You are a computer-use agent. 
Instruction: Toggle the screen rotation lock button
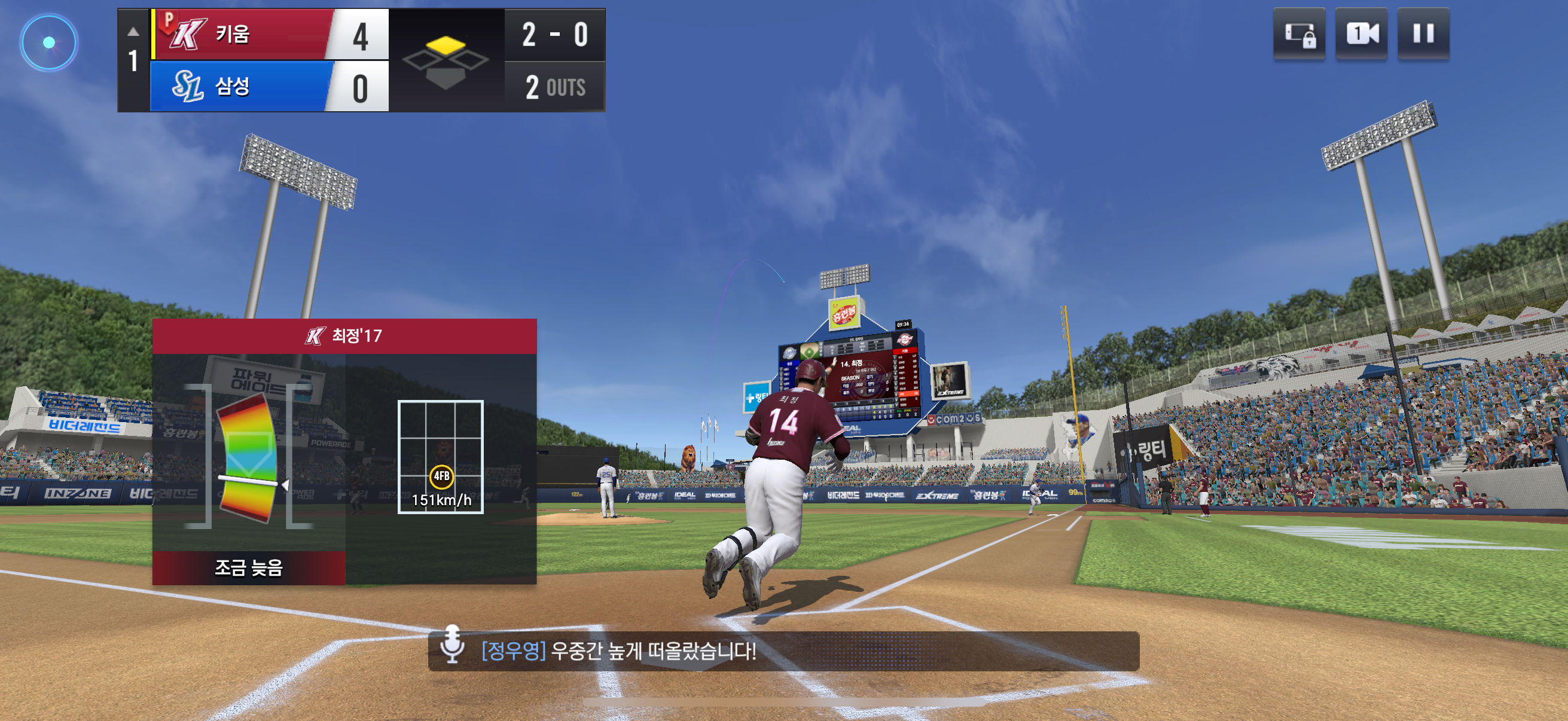(1299, 33)
